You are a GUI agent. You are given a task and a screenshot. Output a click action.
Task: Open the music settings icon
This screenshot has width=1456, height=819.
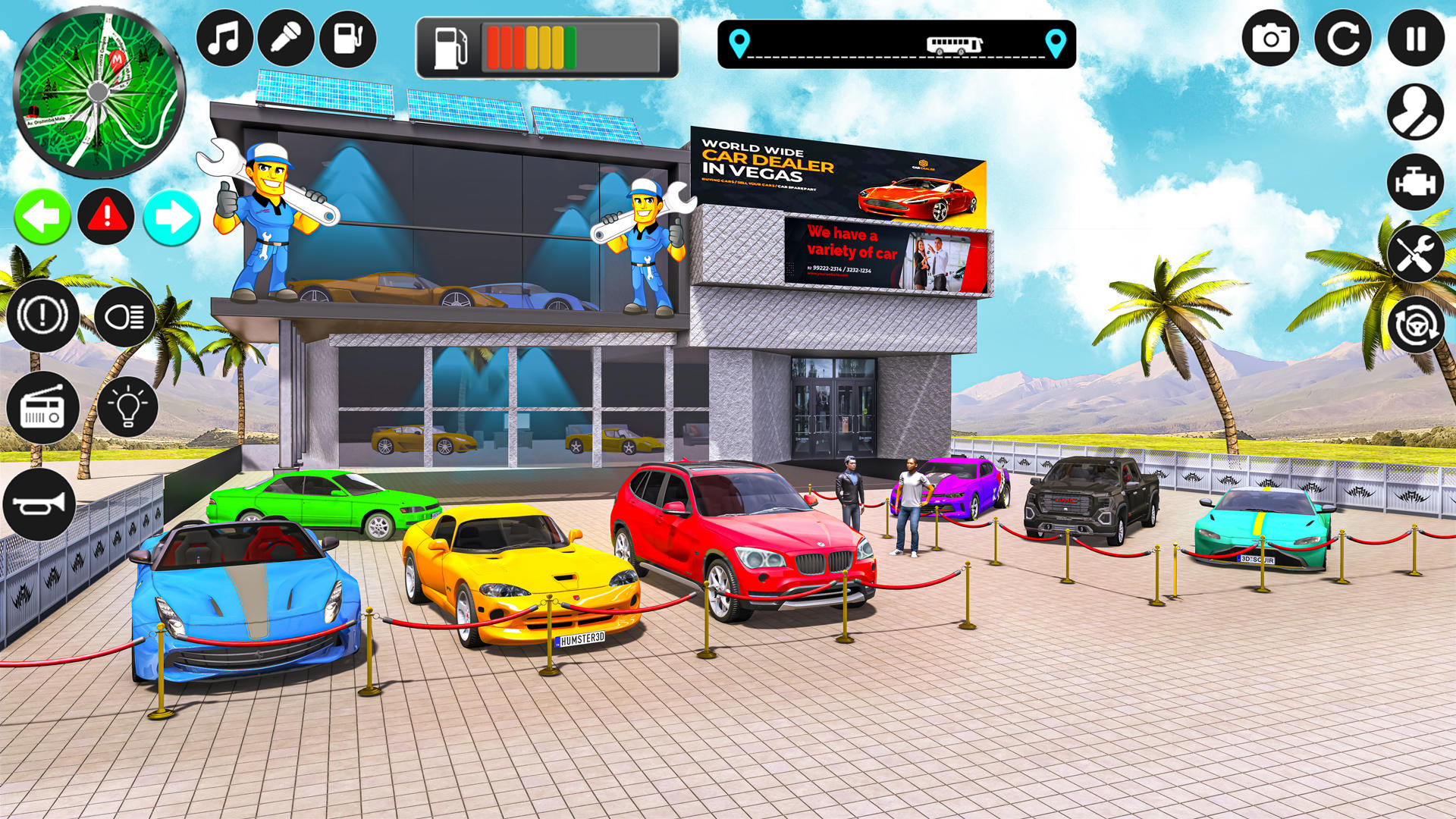point(224,36)
